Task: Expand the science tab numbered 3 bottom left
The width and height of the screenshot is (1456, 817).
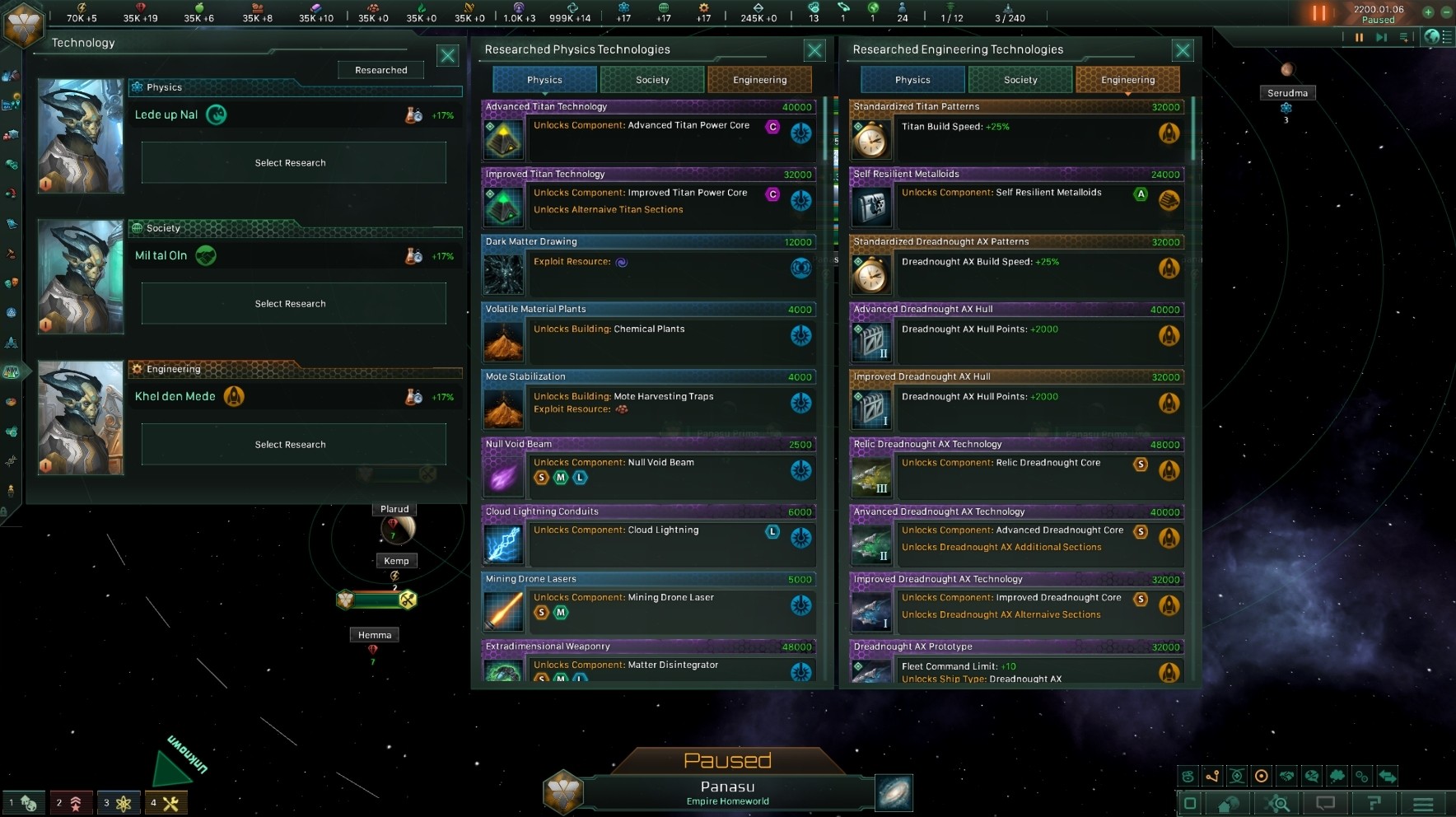Action: [119, 802]
